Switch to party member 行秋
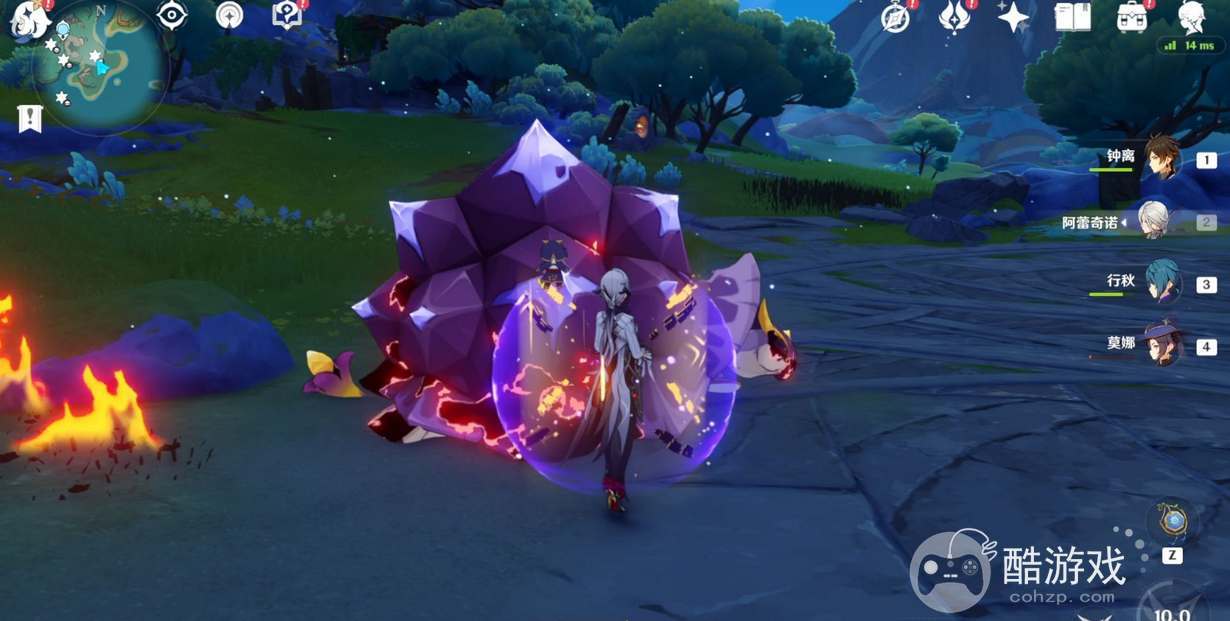1230x621 pixels. (x=1163, y=284)
